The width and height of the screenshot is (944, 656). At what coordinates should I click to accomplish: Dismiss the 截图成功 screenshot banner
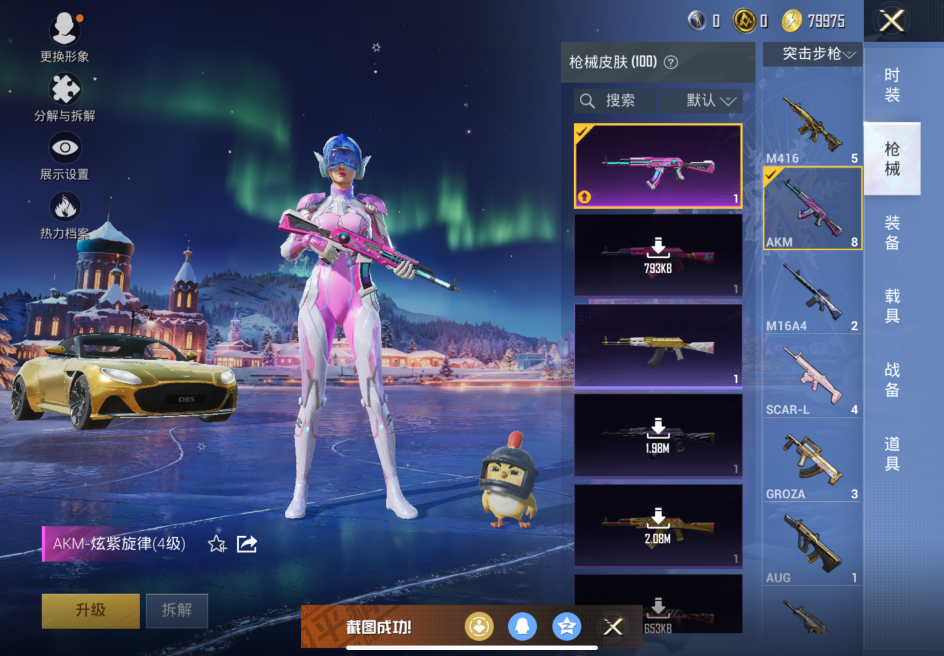[613, 627]
